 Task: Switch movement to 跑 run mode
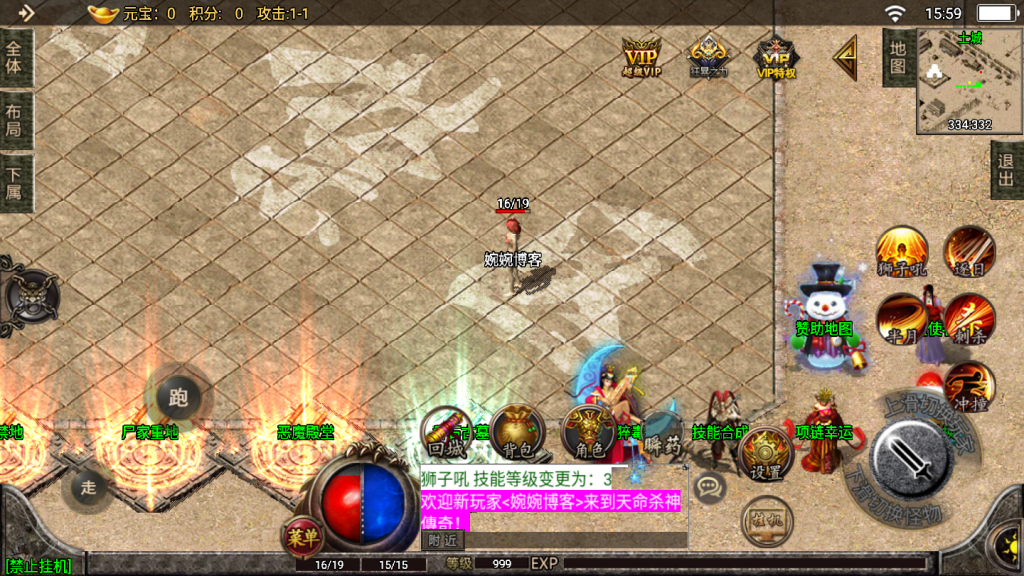pyautogui.click(x=179, y=398)
